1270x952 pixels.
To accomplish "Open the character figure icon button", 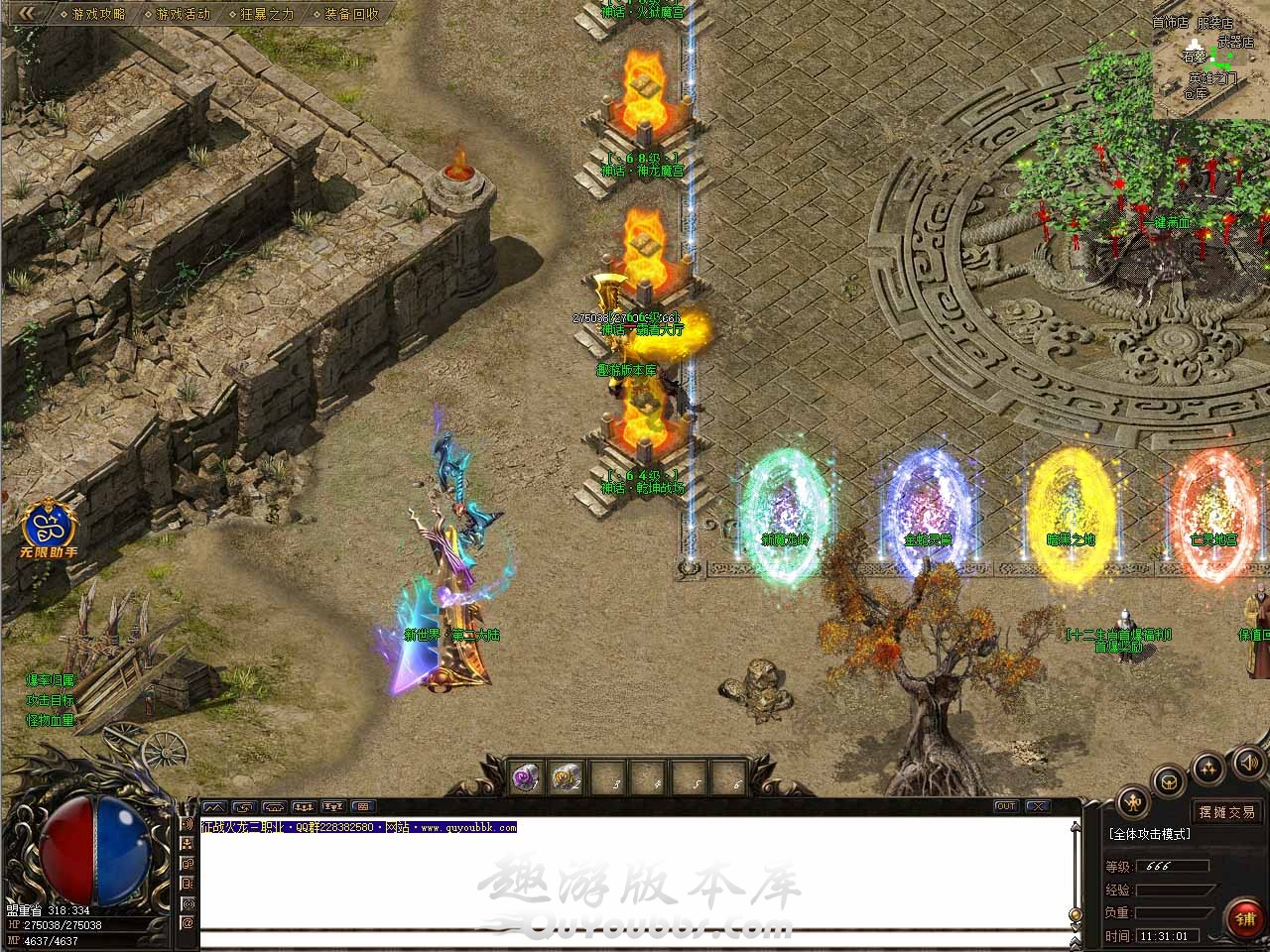I will point(1132,801).
